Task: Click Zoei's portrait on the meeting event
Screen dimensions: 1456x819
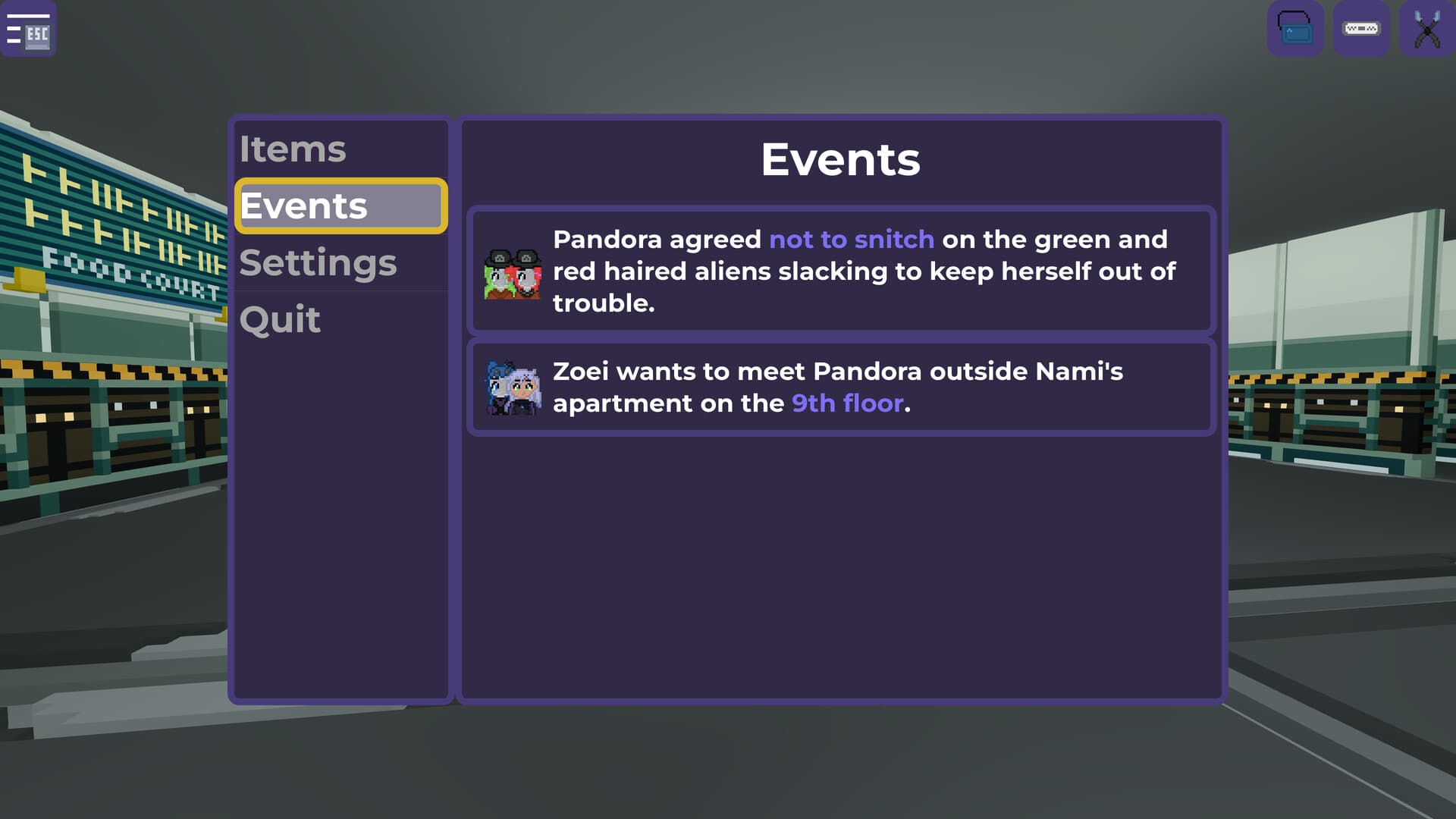Action: point(514,387)
